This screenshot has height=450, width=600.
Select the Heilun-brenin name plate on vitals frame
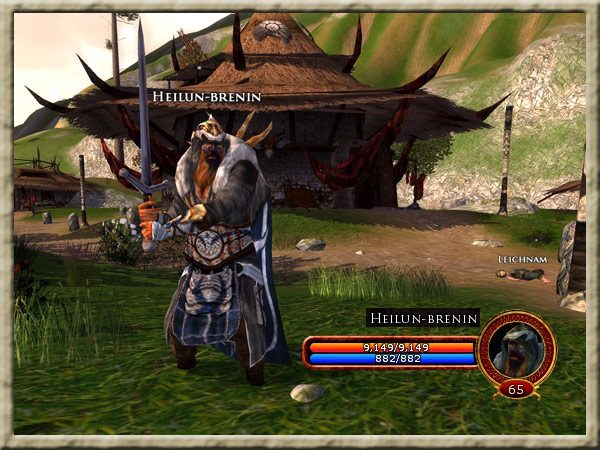420,318
